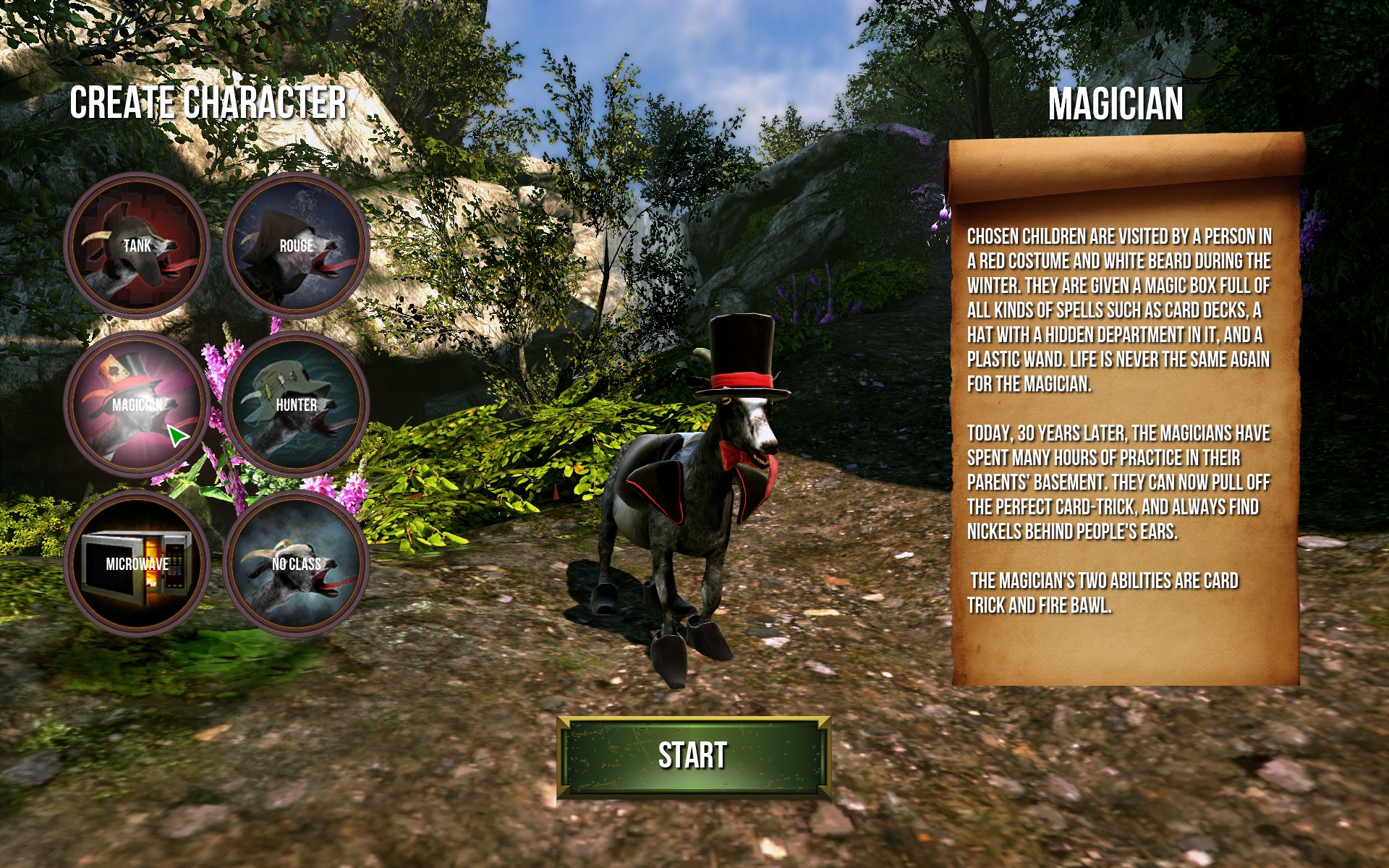Click the green Start button
The image size is (1389, 868).
point(693,757)
